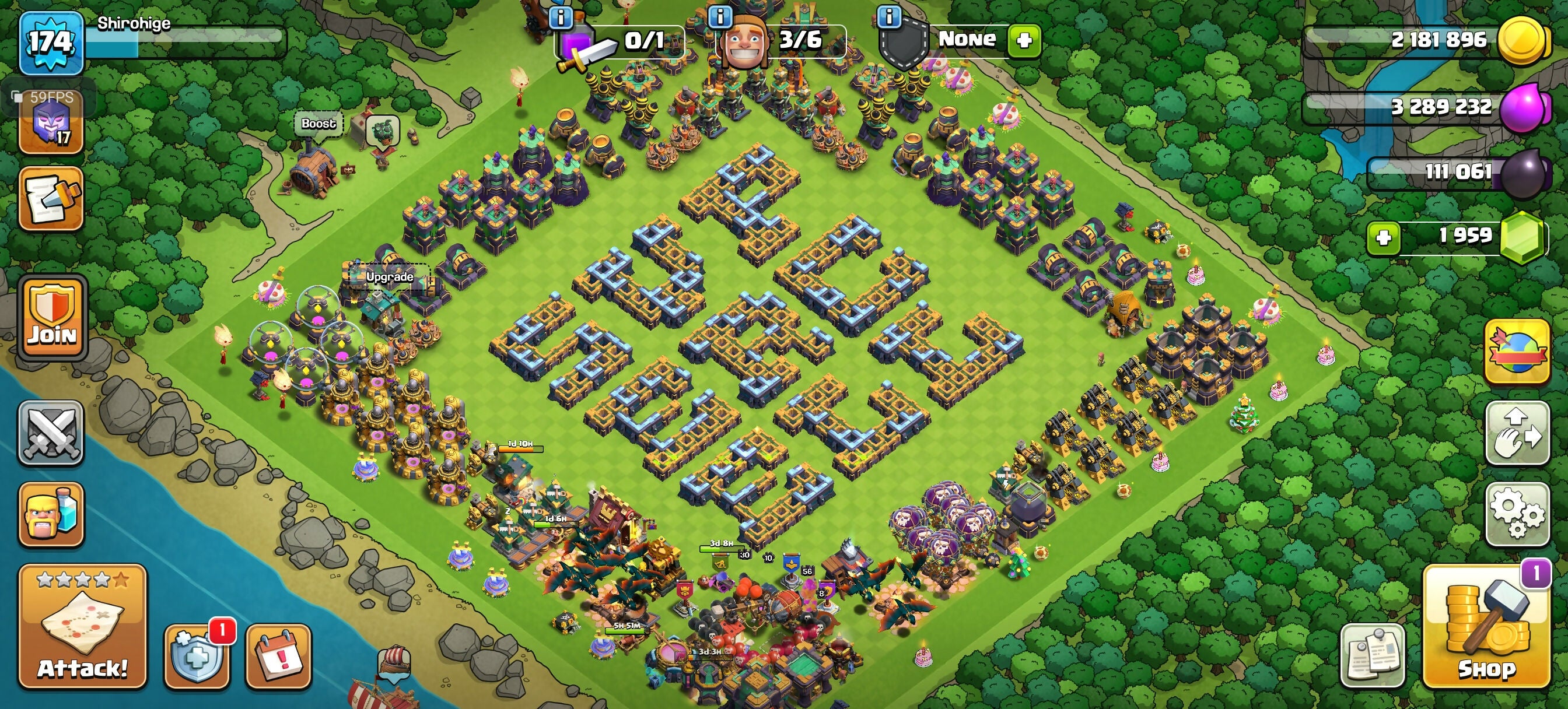Add a shield with the green plus

[1024, 40]
